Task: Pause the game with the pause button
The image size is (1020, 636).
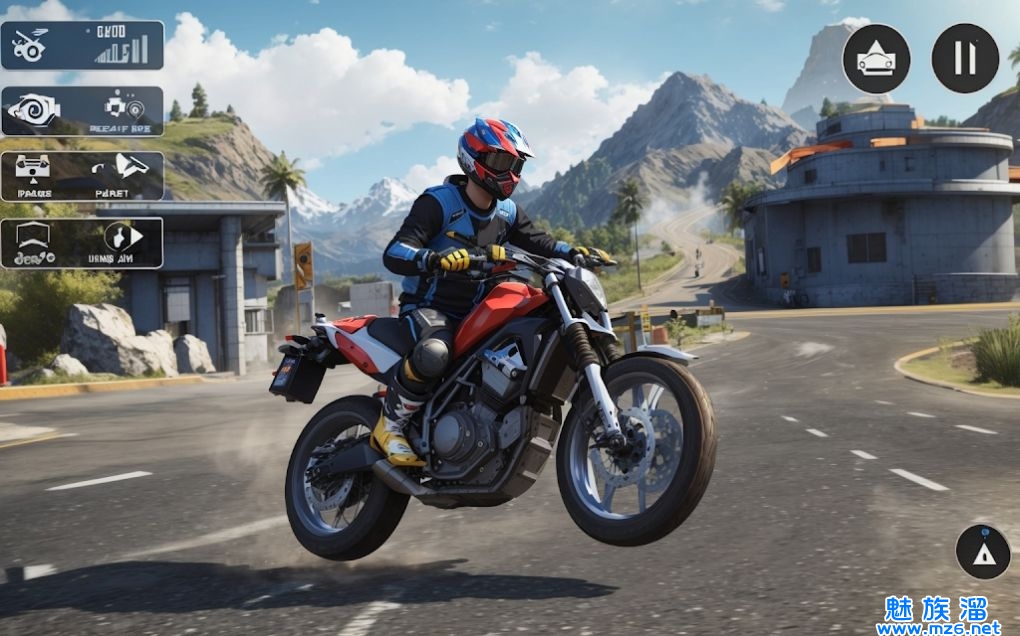Action: 965,58
